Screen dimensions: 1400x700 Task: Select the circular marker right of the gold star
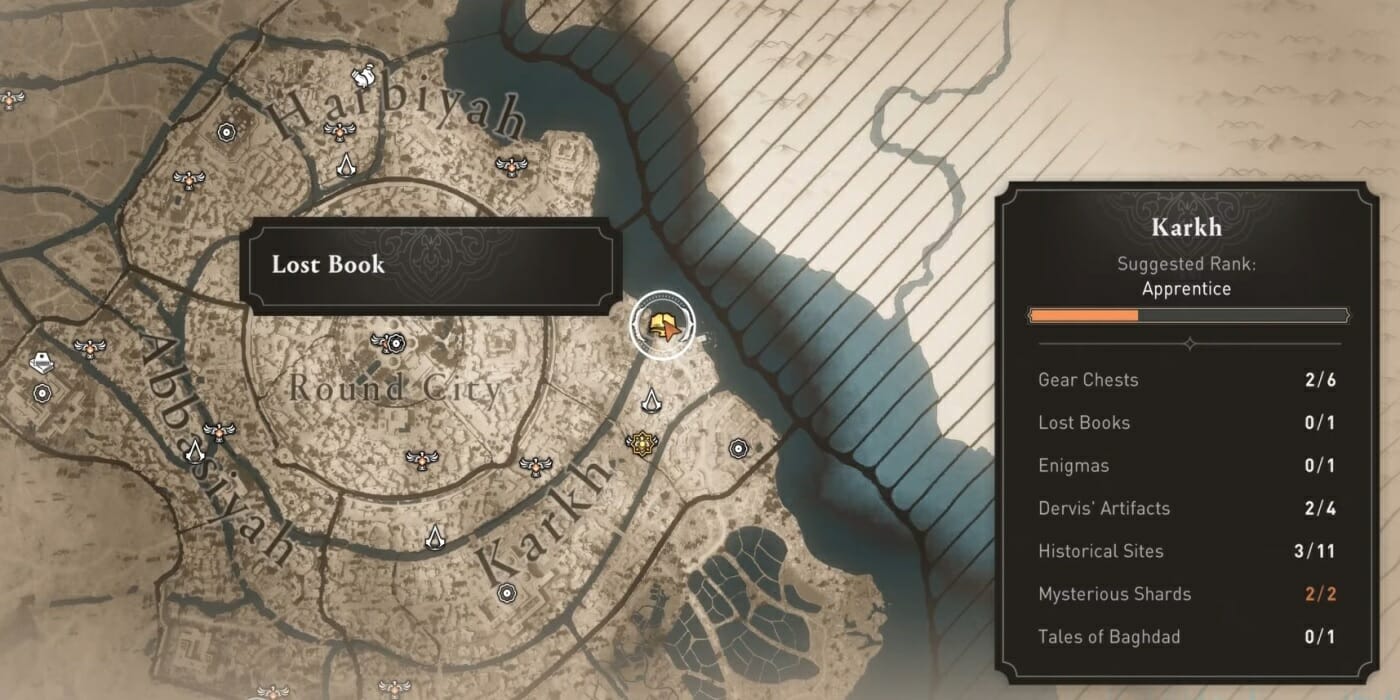[x=739, y=447]
